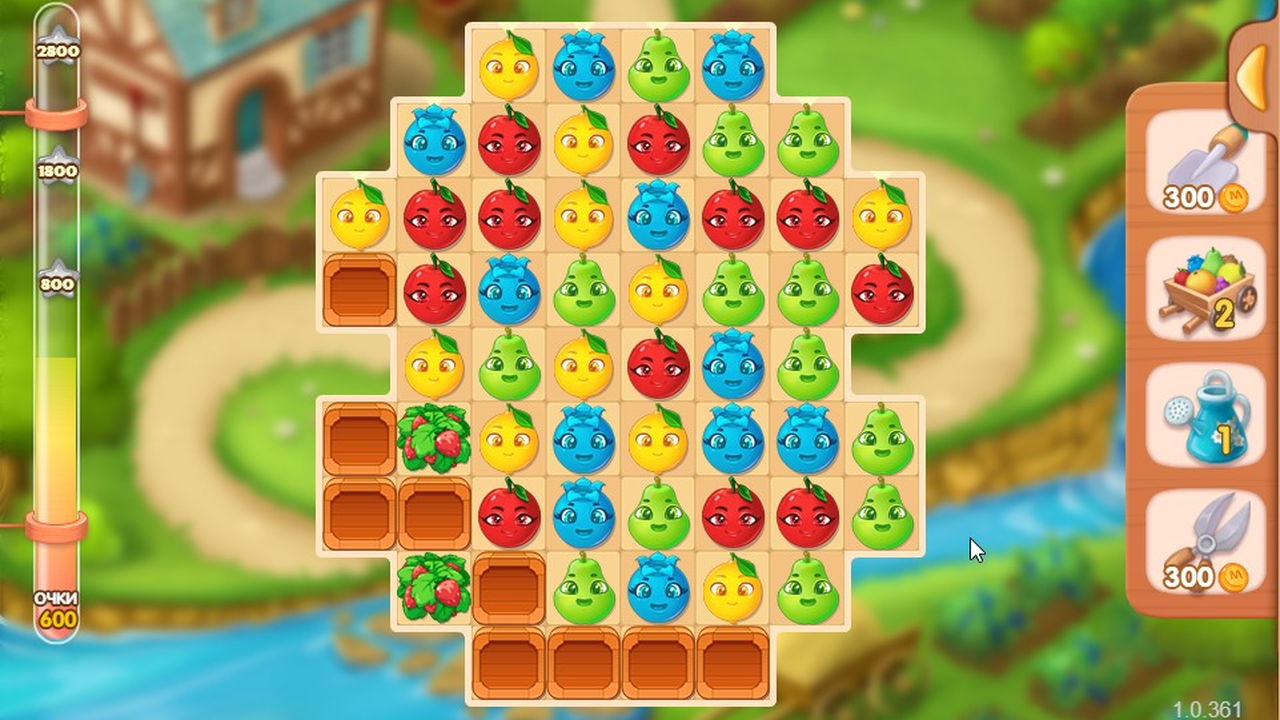Select the blueberry in the top row
This screenshot has height=720, width=1280.
585,67
